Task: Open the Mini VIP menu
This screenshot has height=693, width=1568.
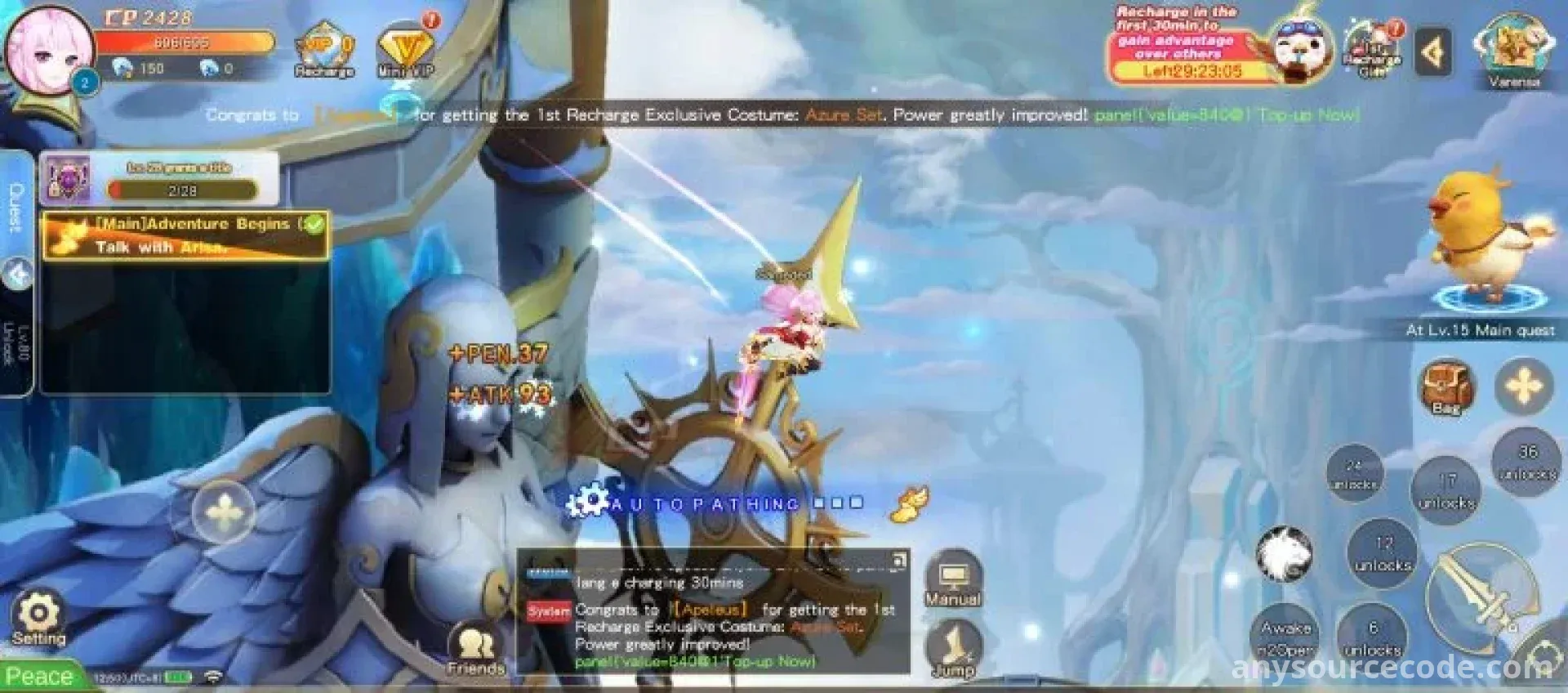Action: pos(406,51)
